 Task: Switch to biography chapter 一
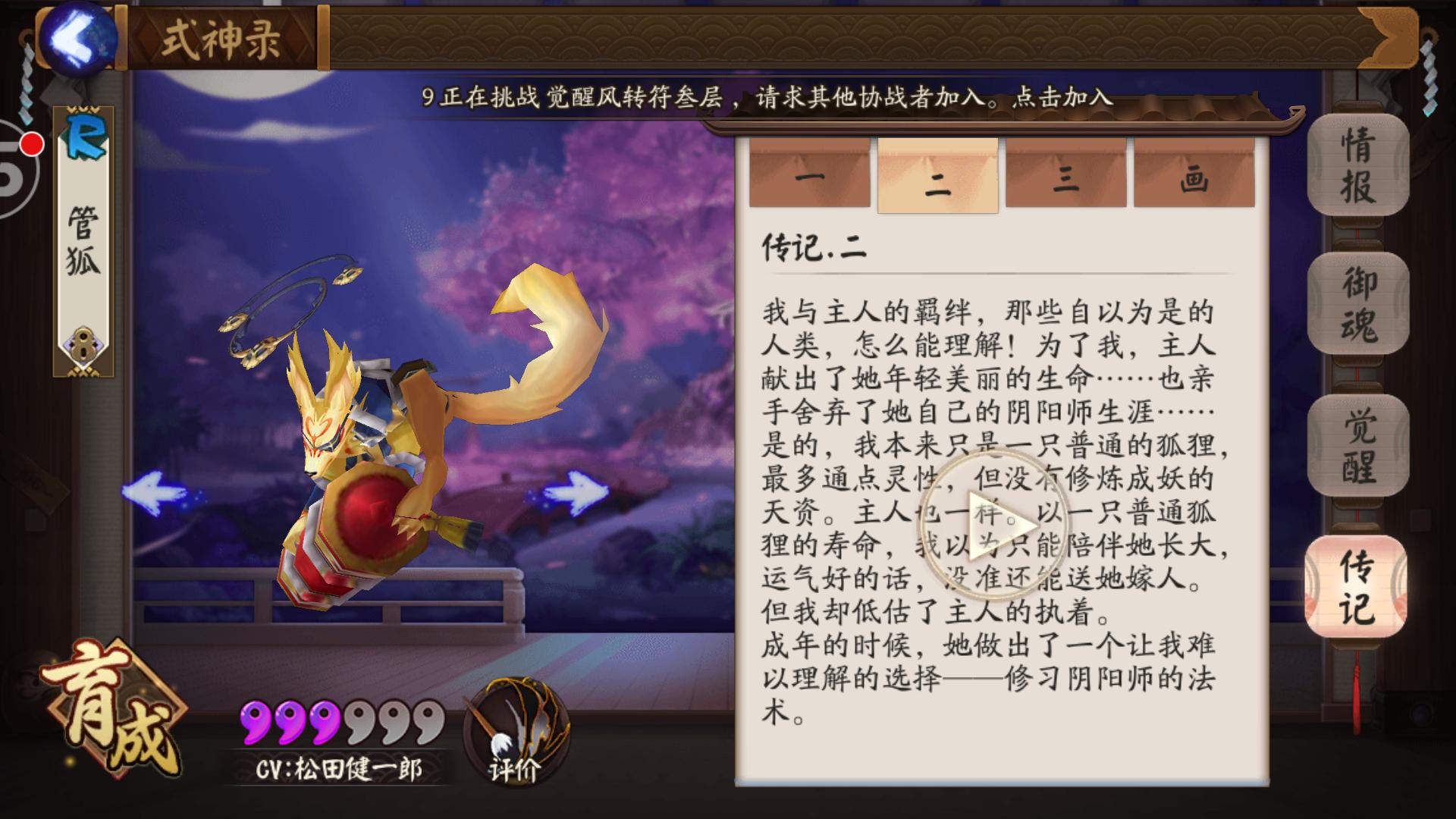click(810, 174)
